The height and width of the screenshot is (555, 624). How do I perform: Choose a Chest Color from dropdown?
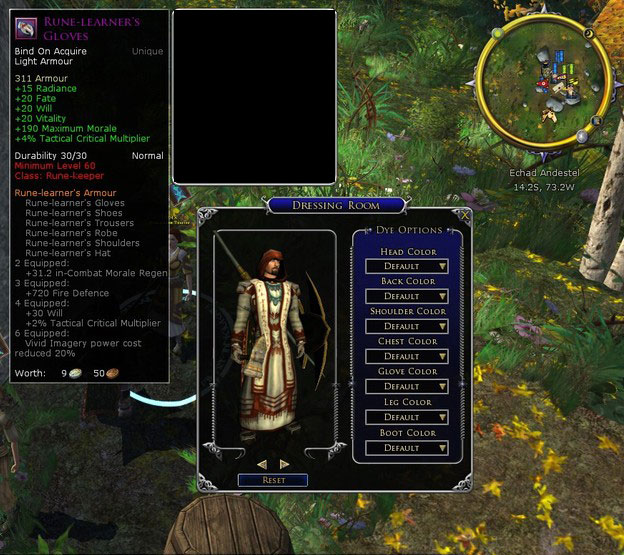[407, 356]
